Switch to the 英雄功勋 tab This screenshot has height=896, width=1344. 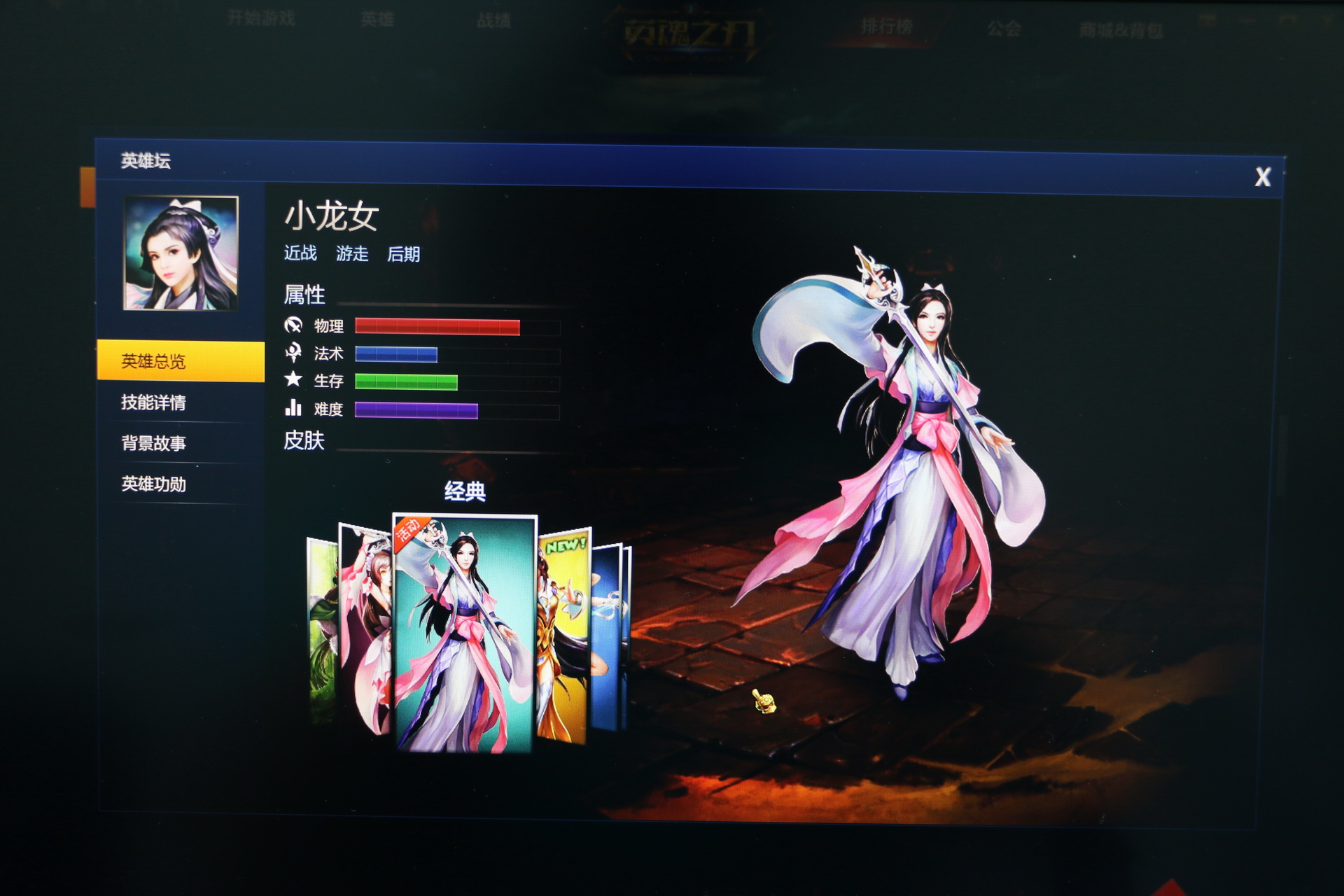(x=155, y=484)
